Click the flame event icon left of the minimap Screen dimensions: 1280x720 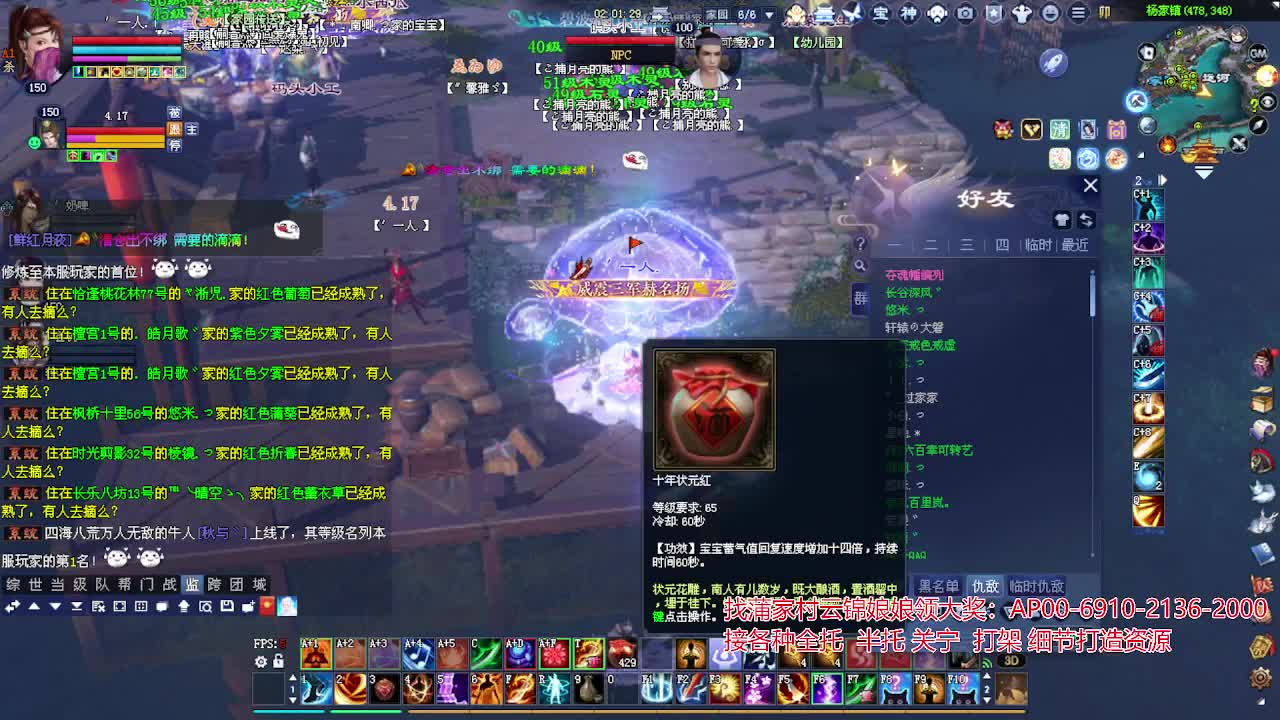pos(1166,144)
